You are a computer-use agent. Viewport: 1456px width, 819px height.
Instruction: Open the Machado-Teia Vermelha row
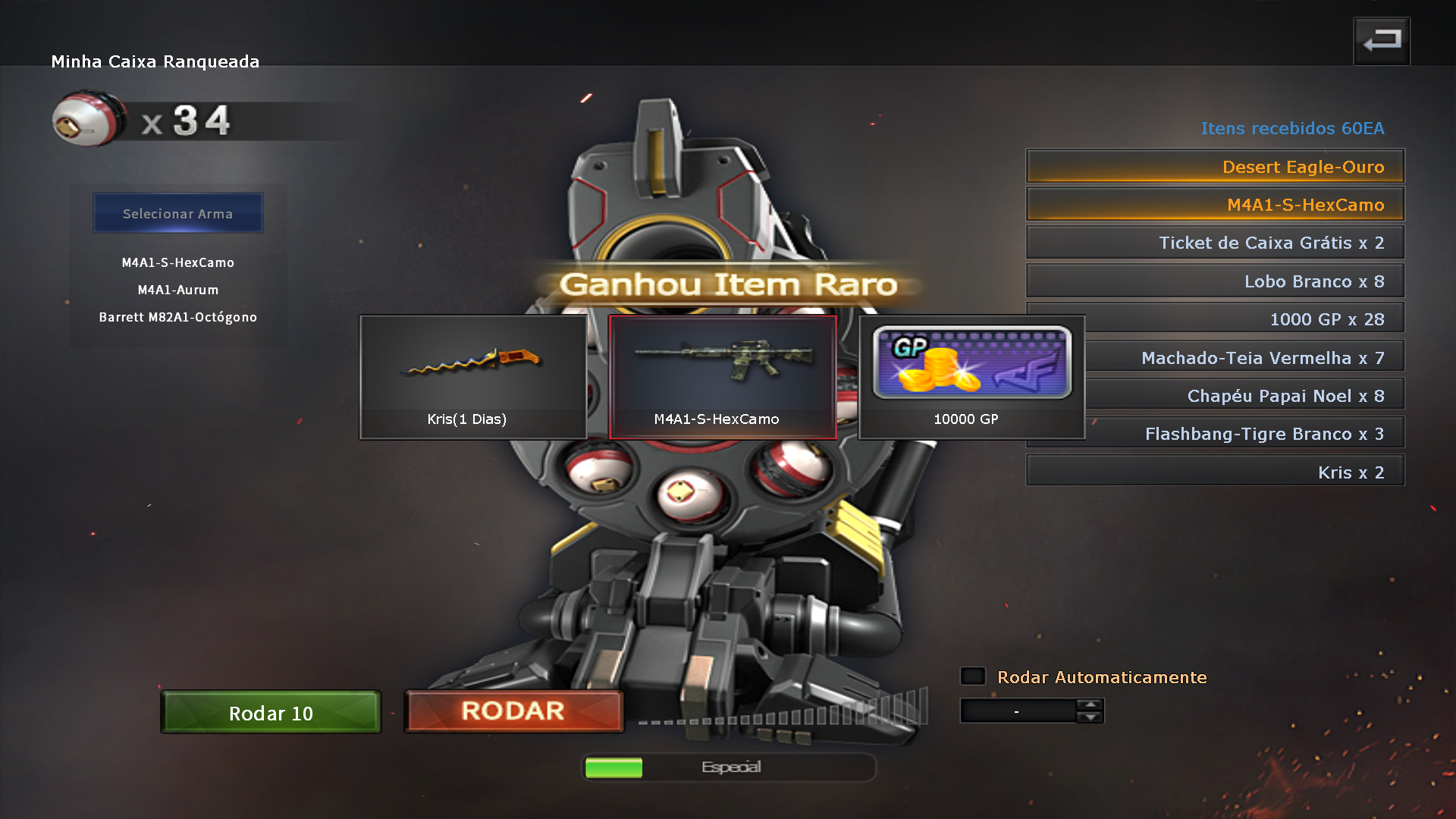click(x=1244, y=358)
